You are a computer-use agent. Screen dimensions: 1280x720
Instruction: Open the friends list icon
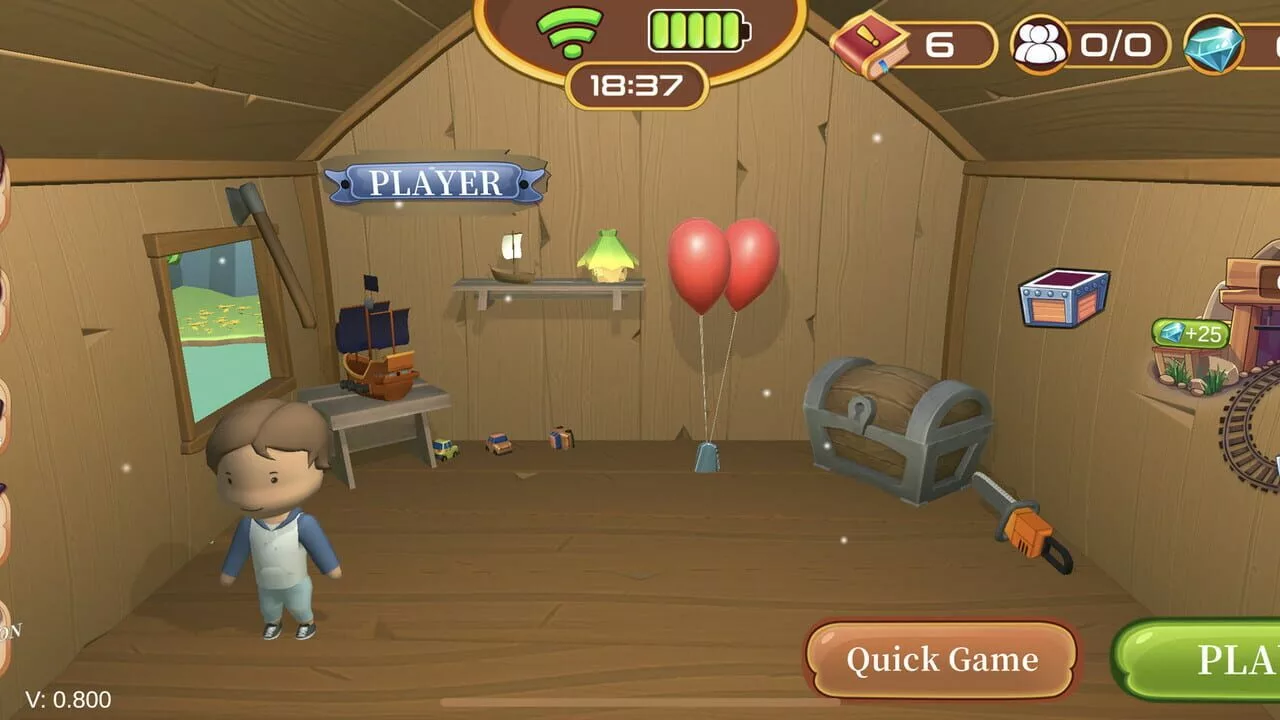(1039, 45)
